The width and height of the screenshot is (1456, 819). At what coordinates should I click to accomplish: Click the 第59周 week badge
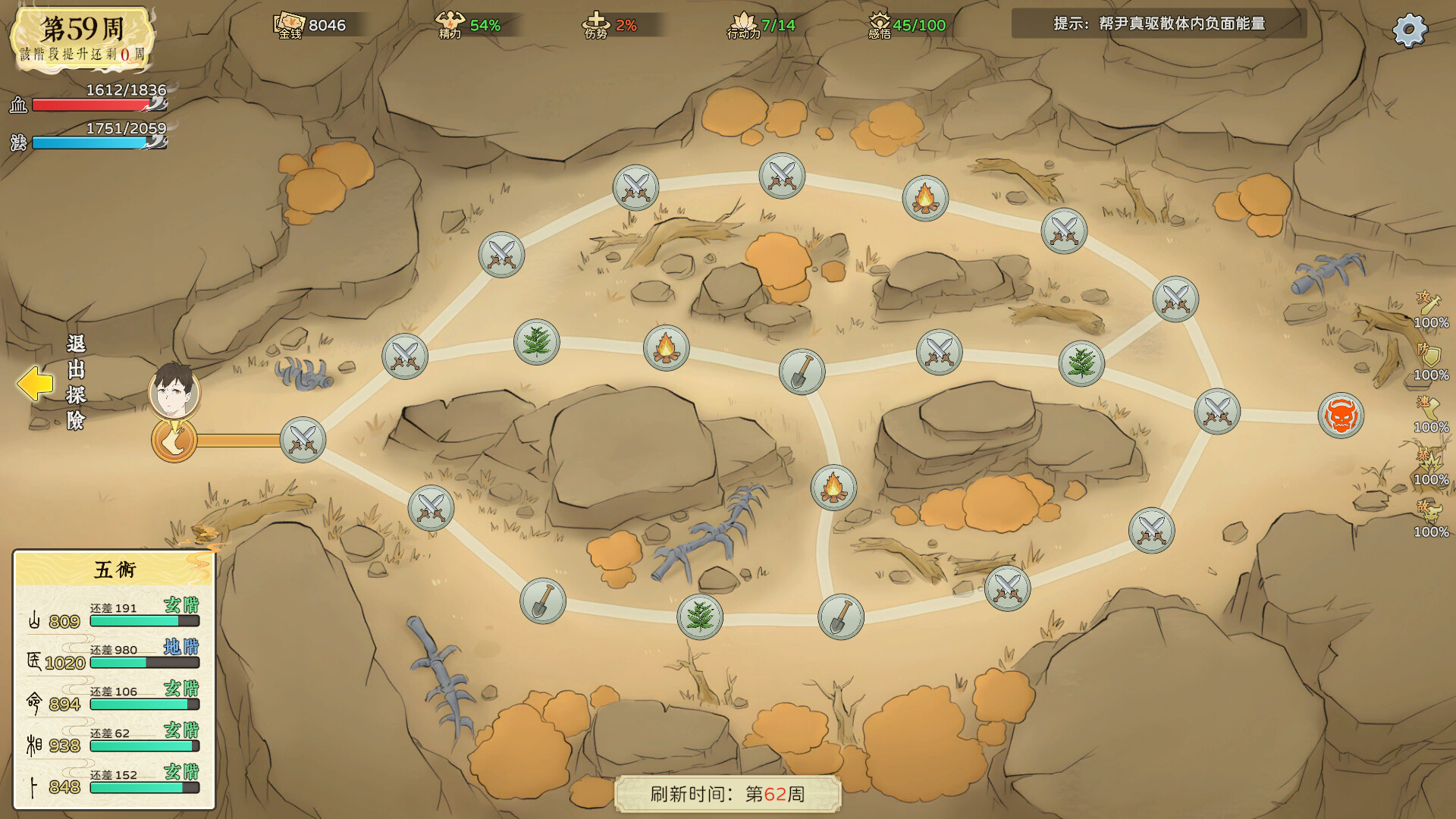(x=82, y=38)
